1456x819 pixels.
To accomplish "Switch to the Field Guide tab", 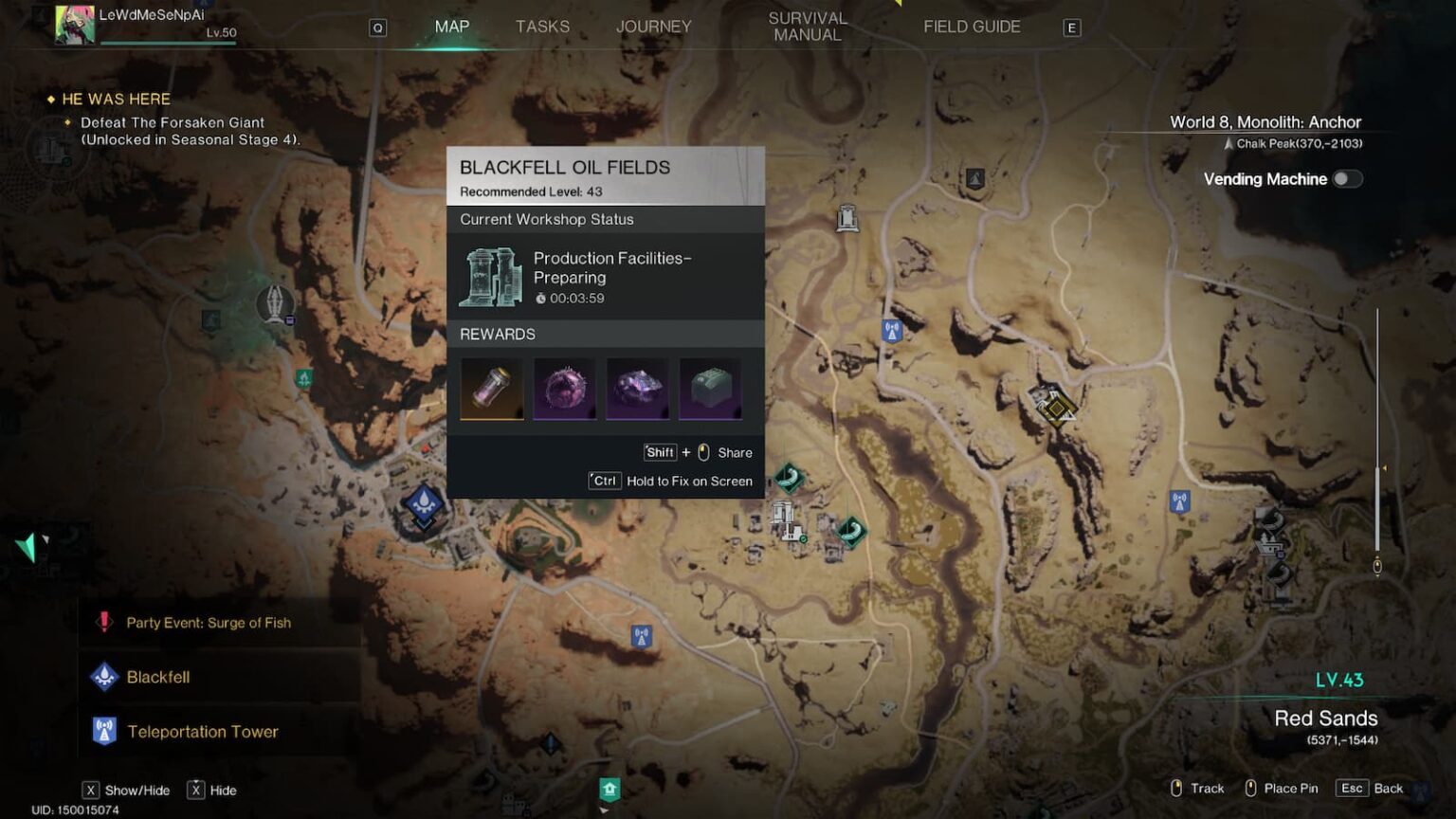I will click(x=972, y=27).
